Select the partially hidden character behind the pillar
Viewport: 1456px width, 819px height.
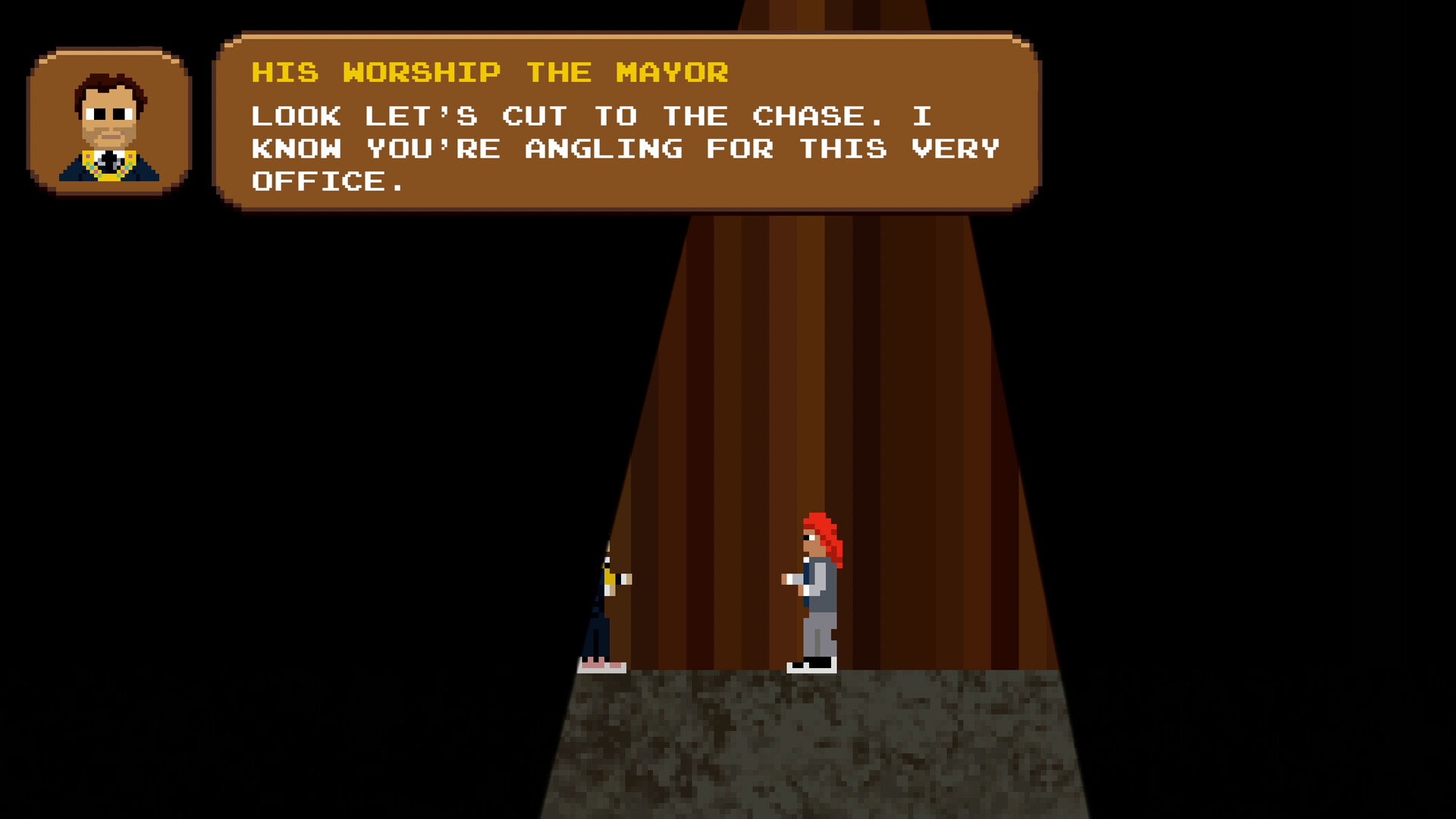599,607
